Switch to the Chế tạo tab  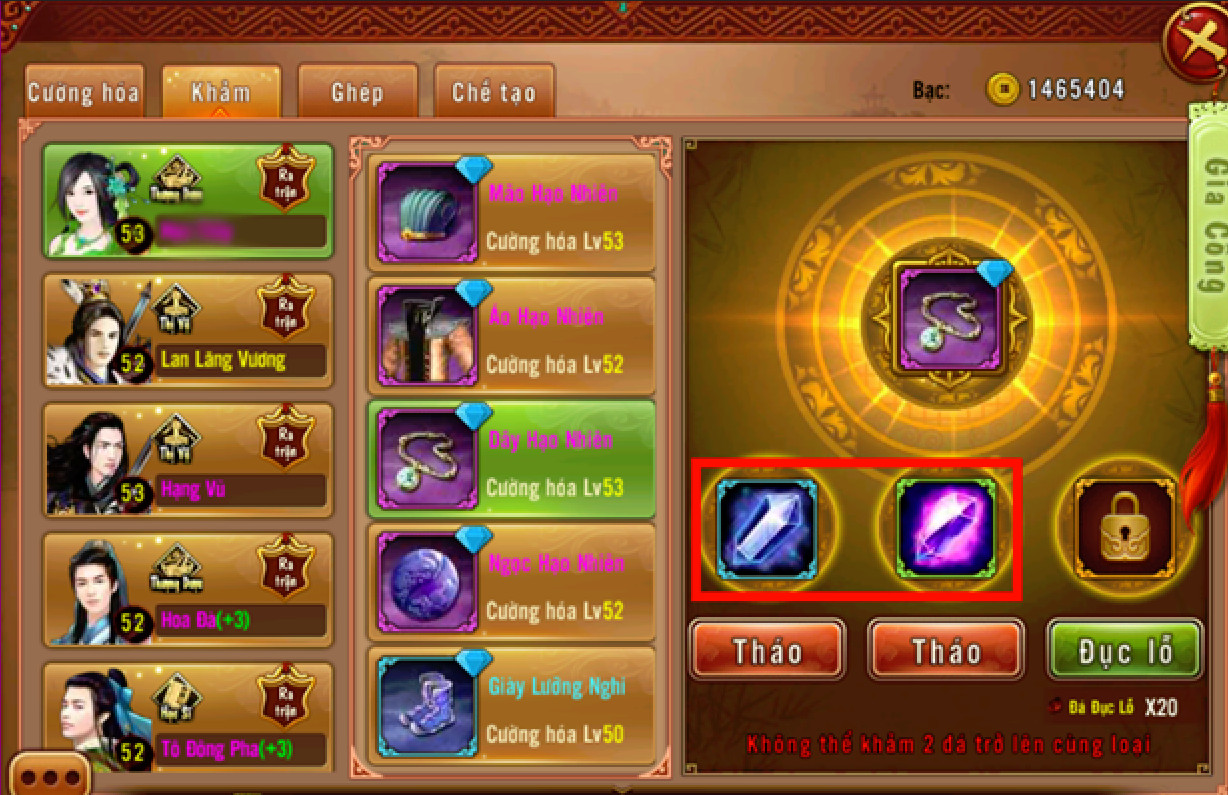coord(494,93)
